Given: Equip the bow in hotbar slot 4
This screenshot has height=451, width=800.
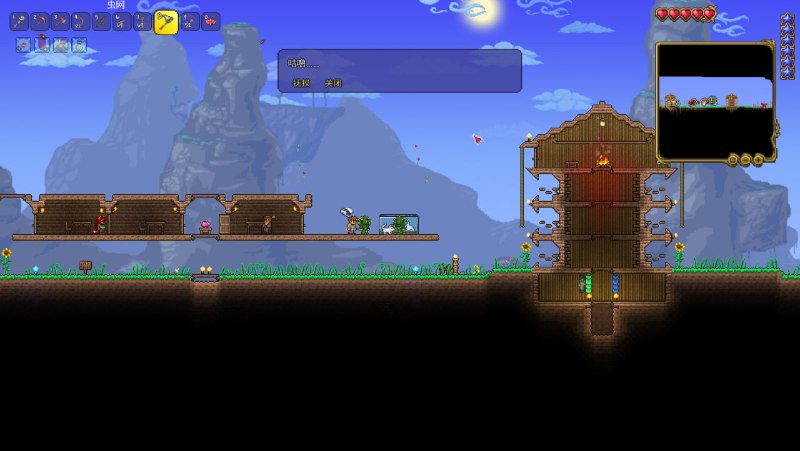Looking at the screenshot, I should tap(81, 21).
